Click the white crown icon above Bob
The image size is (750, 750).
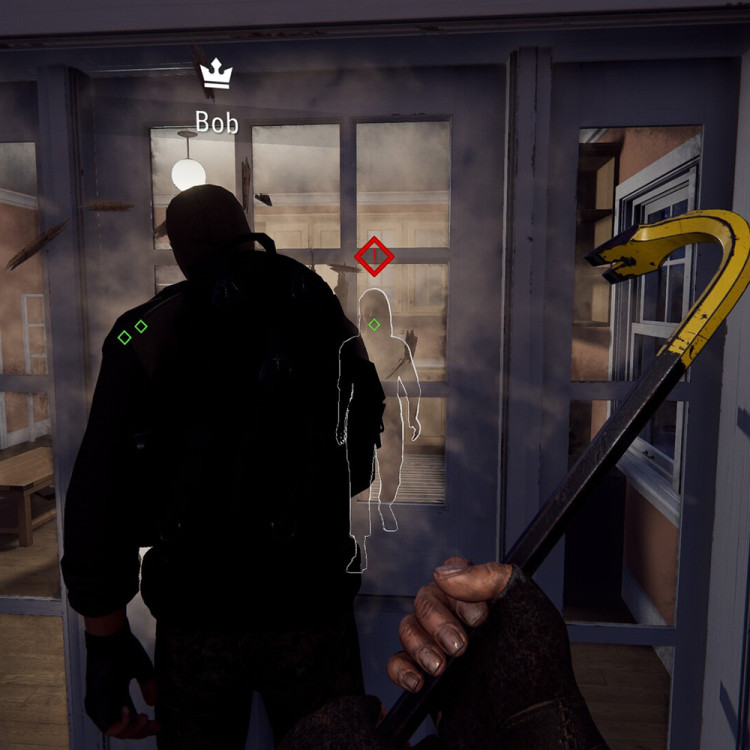point(216,74)
